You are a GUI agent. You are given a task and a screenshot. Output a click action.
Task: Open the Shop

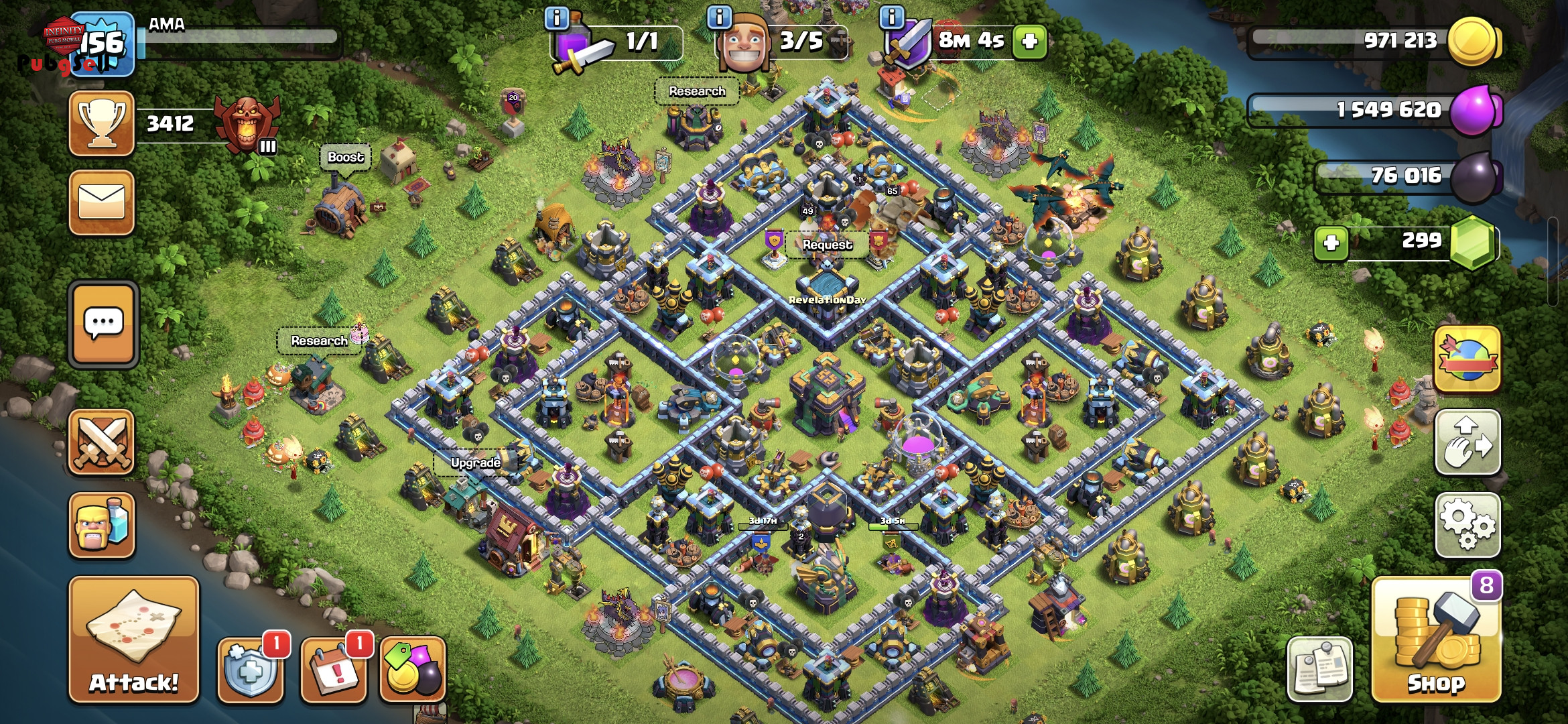pyautogui.click(x=1435, y=642)
